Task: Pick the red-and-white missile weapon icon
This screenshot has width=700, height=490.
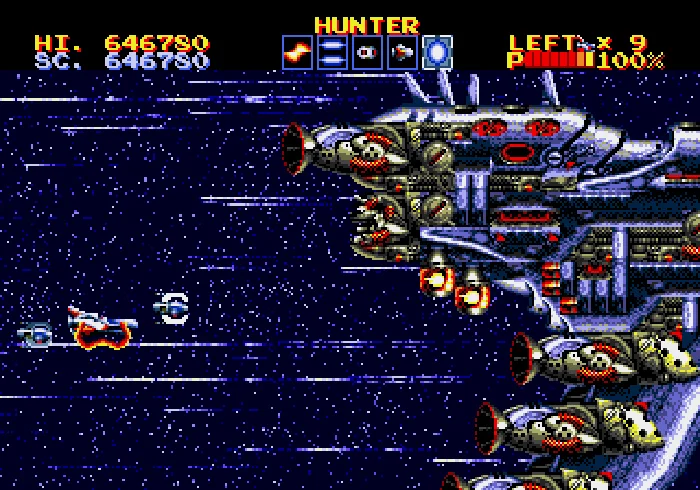Action: tap(402, 52)
